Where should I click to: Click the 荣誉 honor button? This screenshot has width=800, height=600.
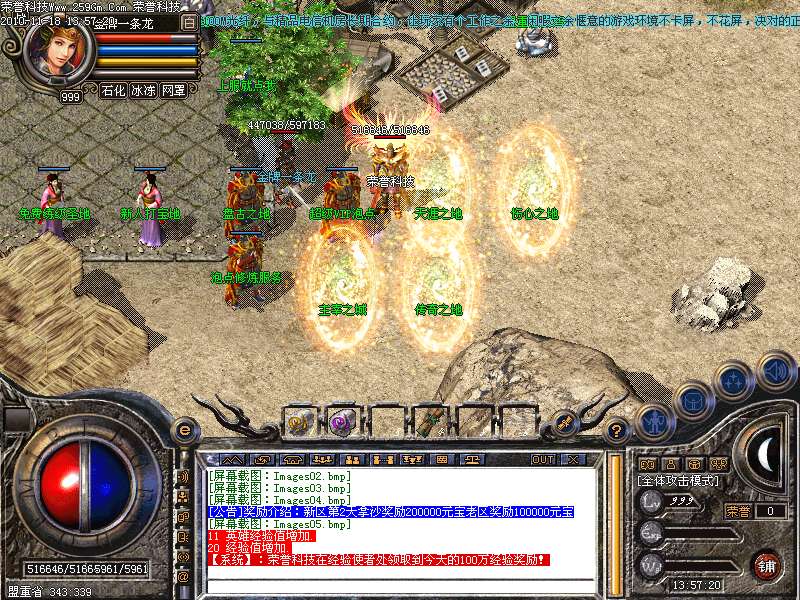coord(738,511)
